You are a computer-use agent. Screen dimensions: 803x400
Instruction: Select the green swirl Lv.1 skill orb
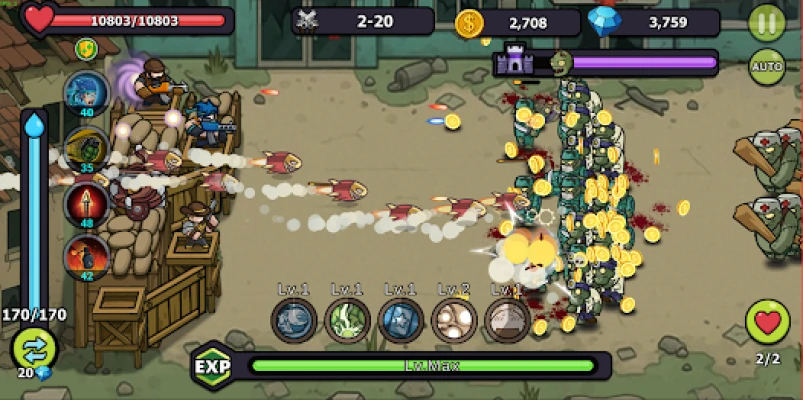coord(348,320)
